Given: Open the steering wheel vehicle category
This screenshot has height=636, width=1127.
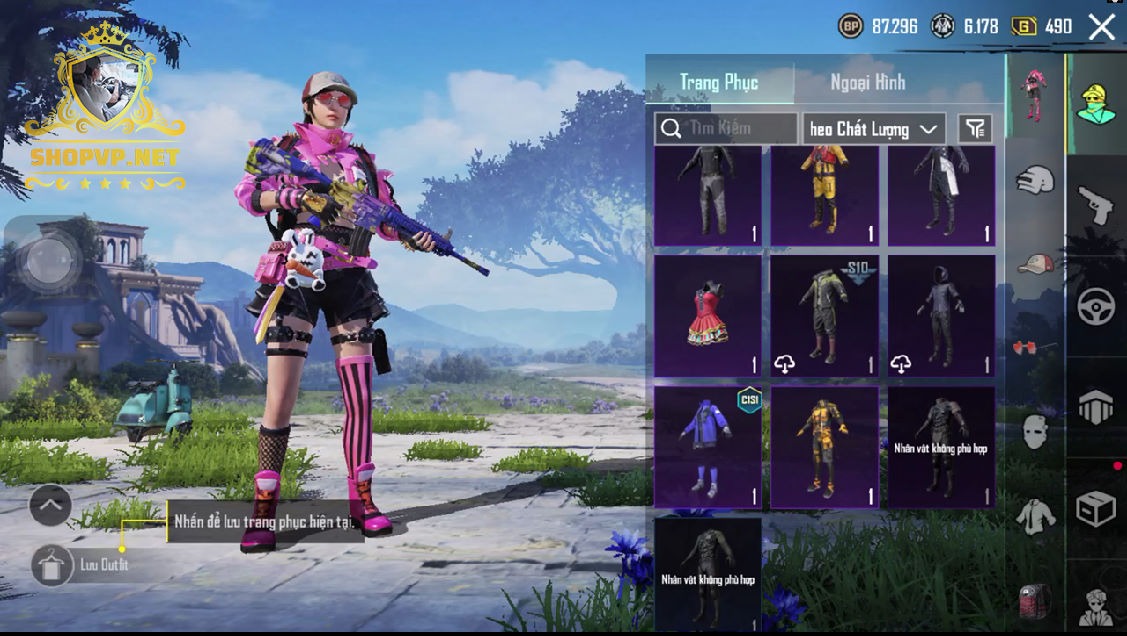Looking at the screenshot, I should [1095, 306].
